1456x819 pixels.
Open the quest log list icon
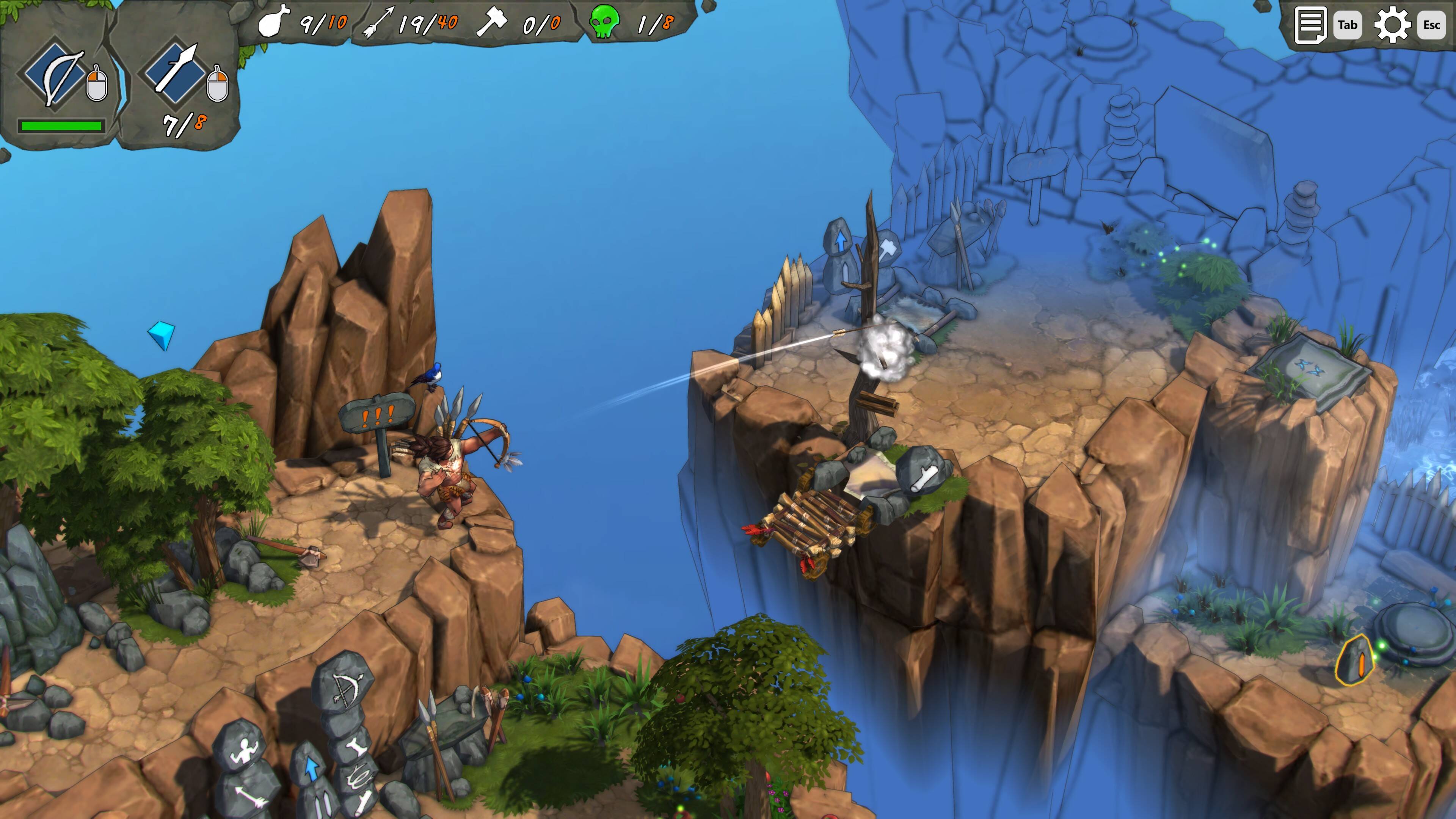[1310, 25]
